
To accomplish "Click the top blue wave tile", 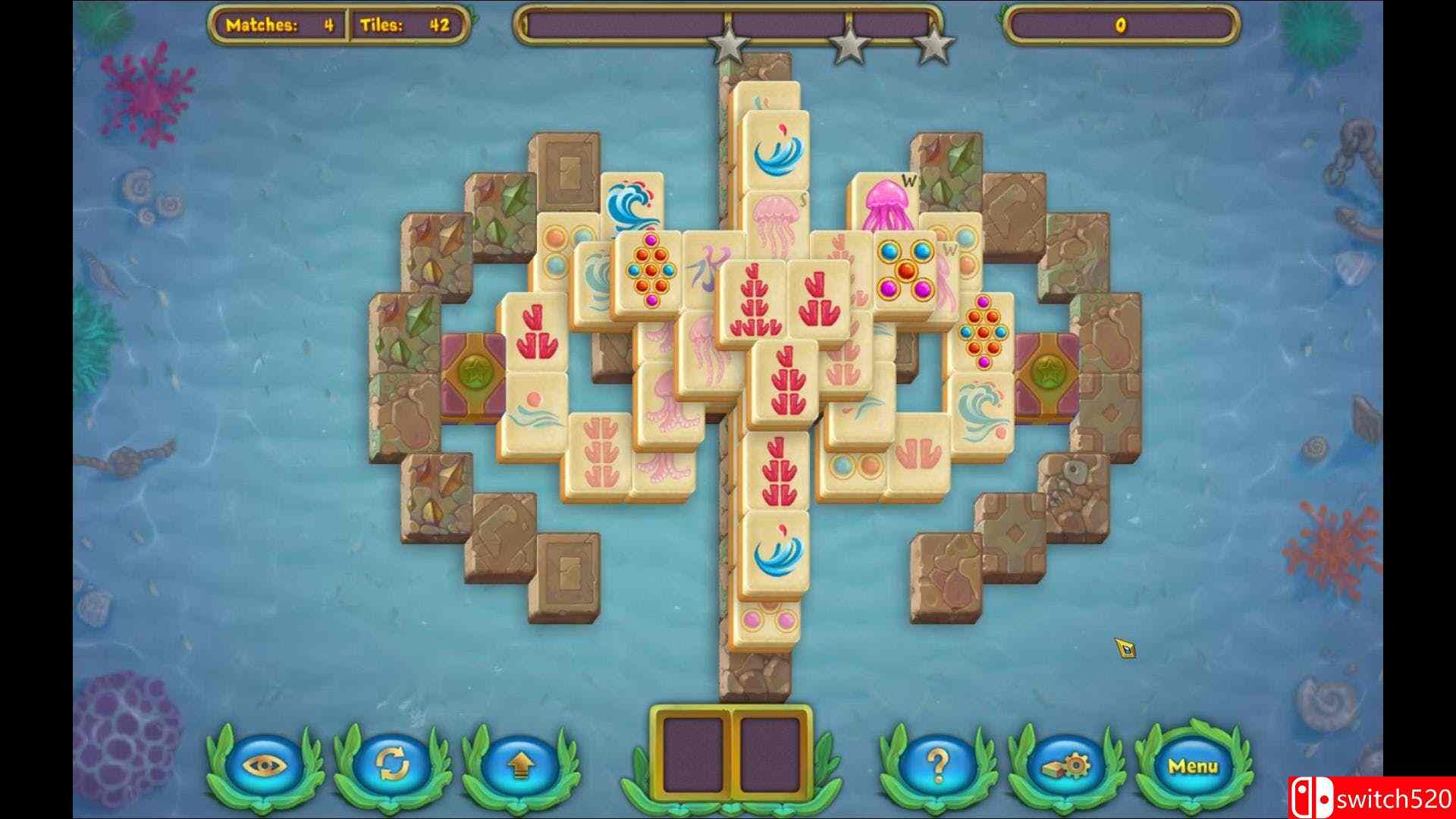I will click(x=777, y=148).
